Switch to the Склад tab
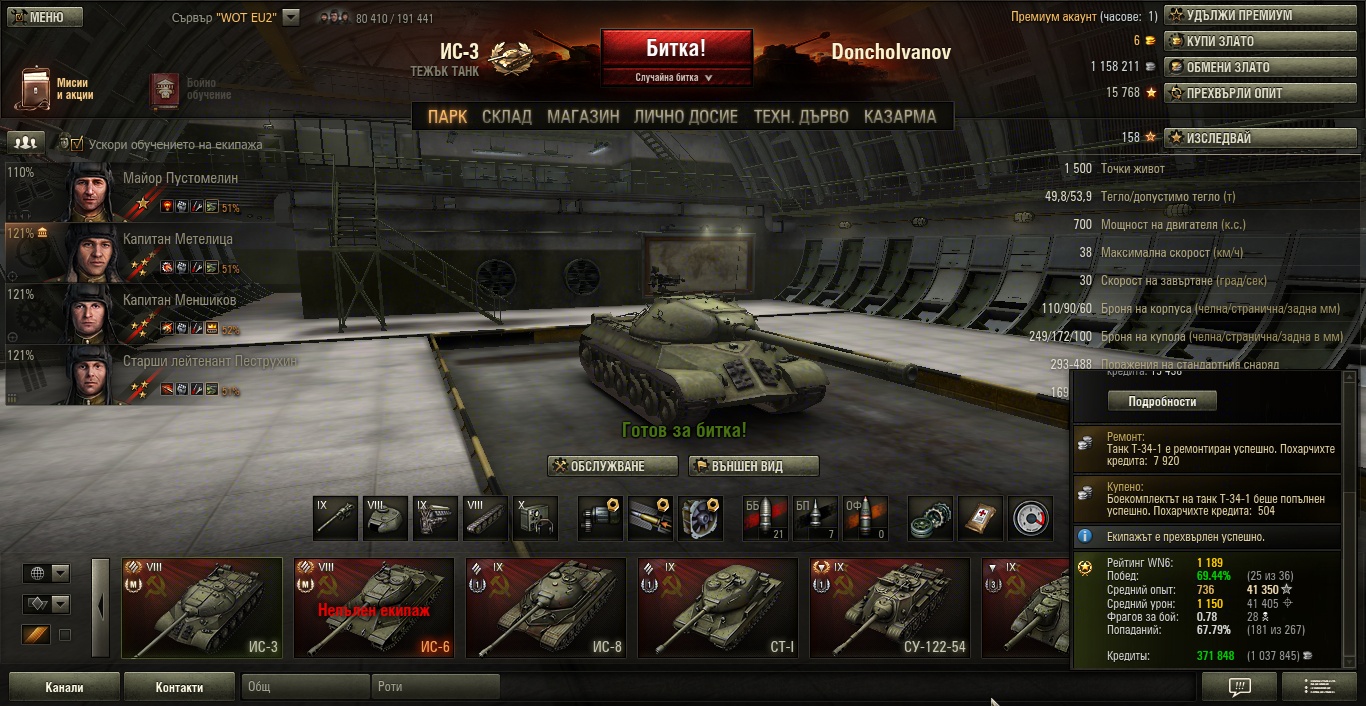Image resolution: width=1366 pixels, height=706 pixels. 506,116
